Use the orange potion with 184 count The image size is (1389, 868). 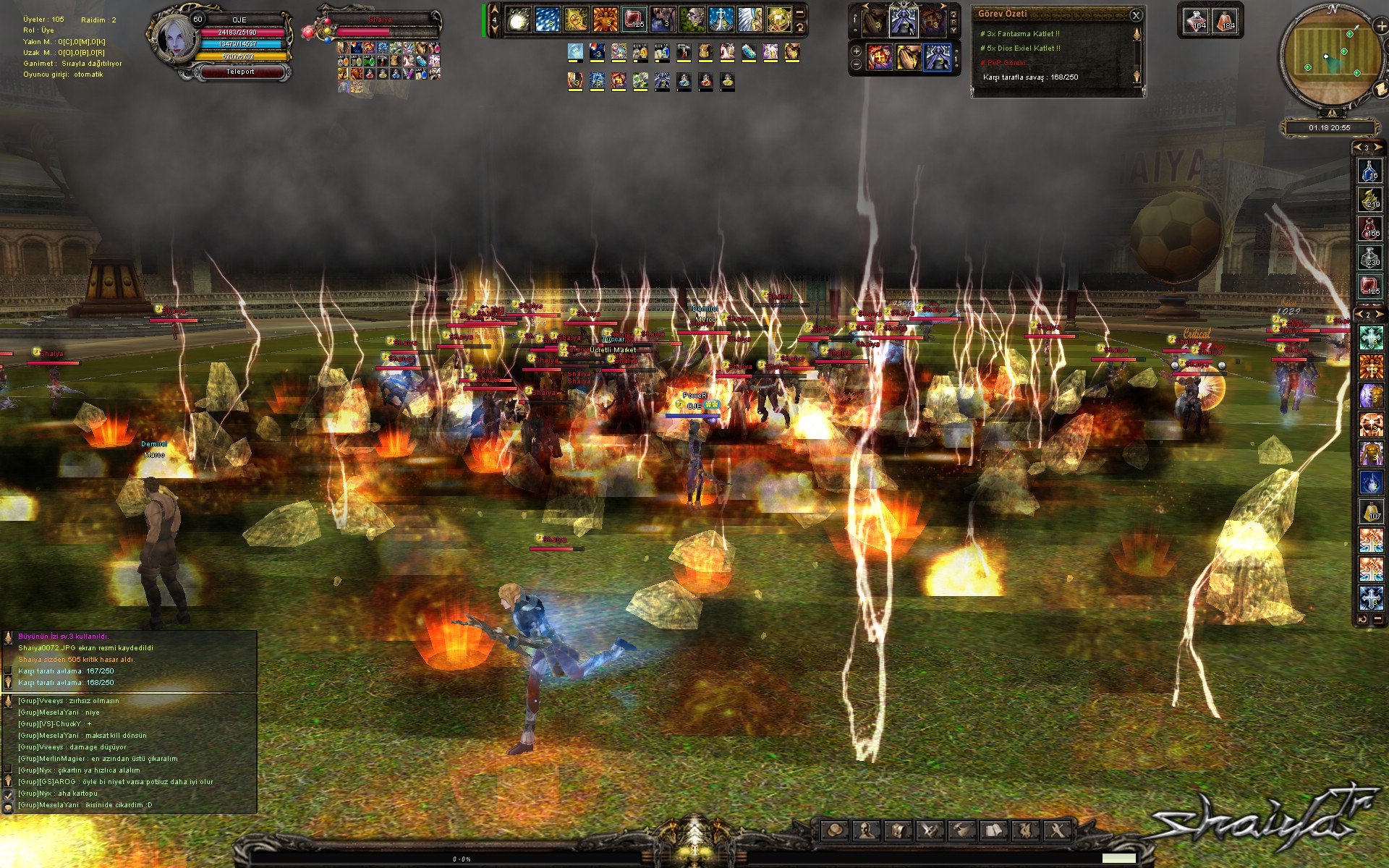coord(1226,21)
